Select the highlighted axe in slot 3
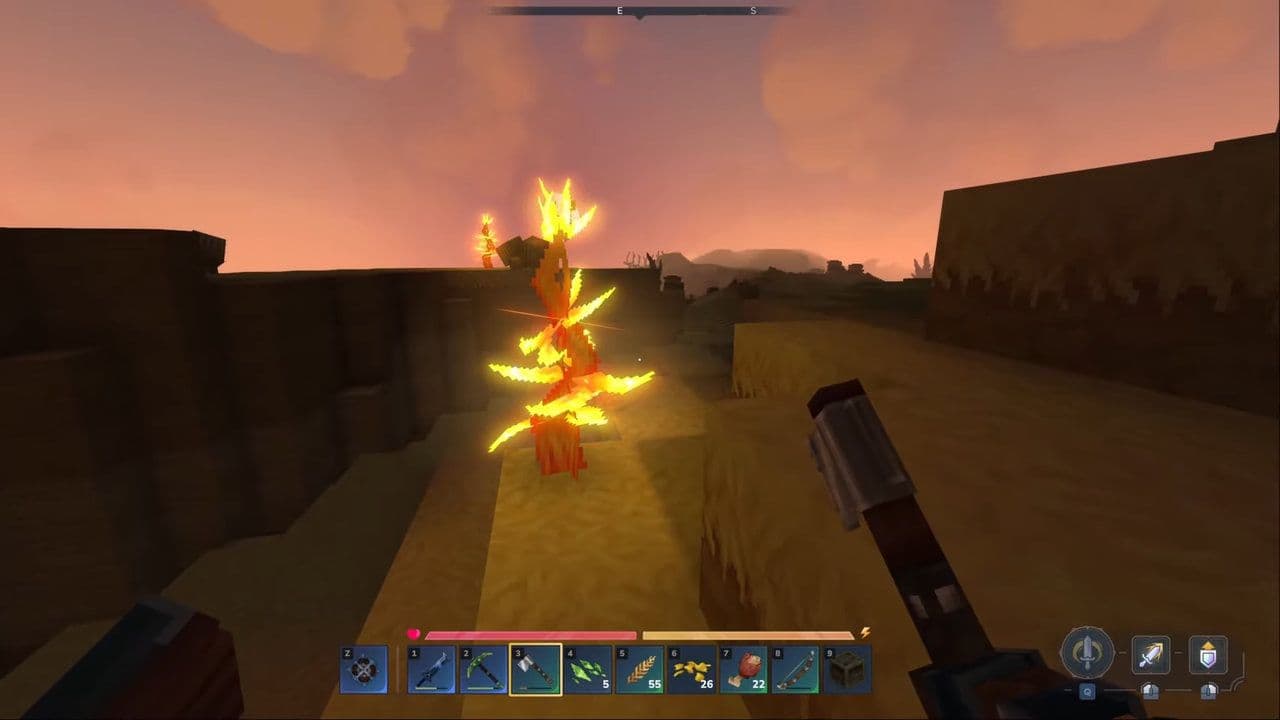1280x720 pixels. point(533,668)
